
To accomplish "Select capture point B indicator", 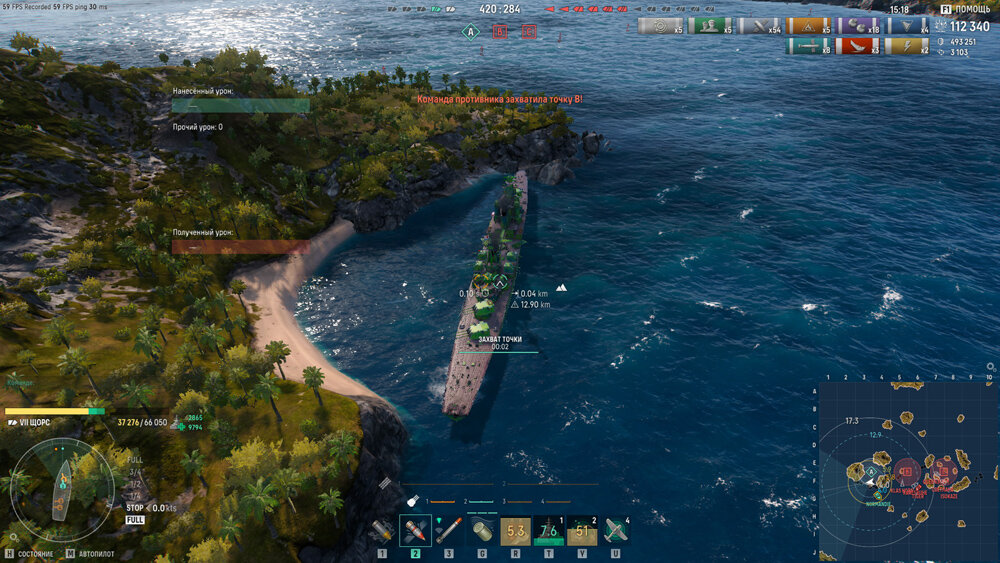I will tap(499, 32).
